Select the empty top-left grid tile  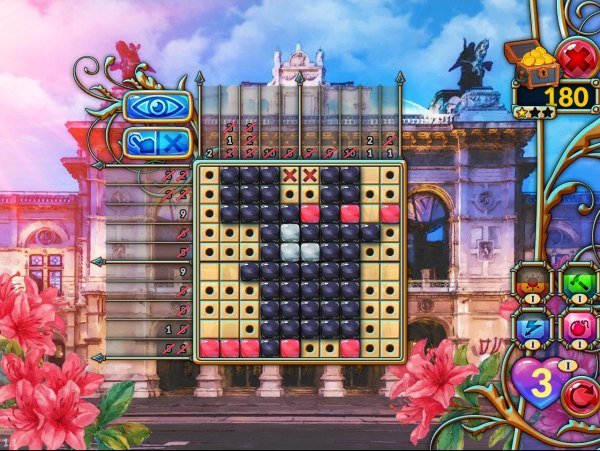point(210,175)
